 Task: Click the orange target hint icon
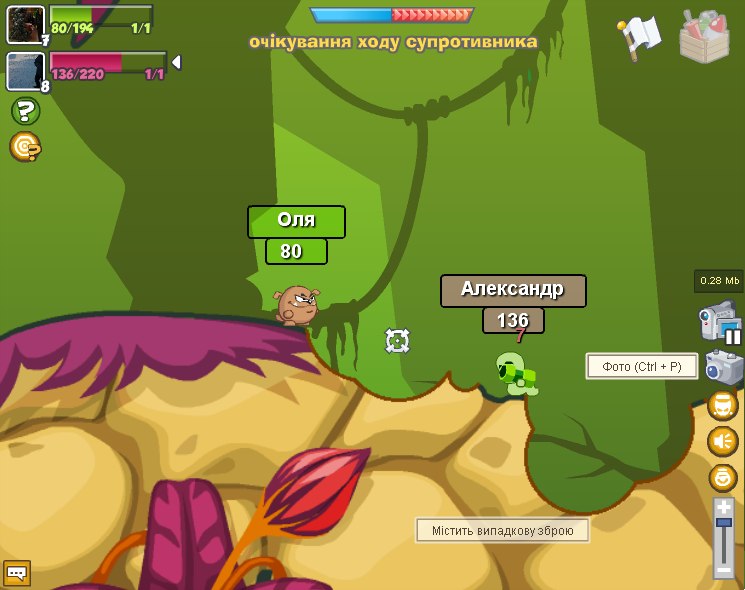coord(25,147)
